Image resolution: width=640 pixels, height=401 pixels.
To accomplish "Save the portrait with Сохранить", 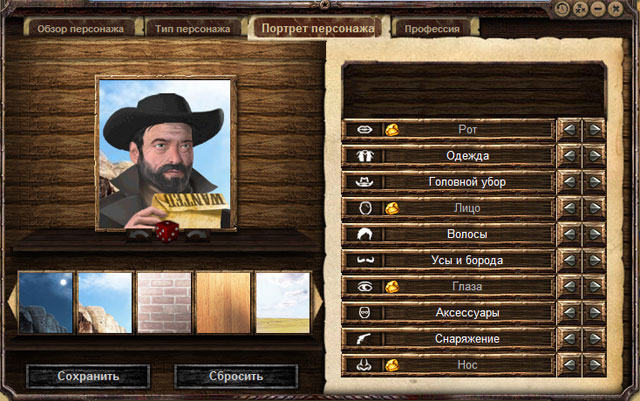I will click(x=88, y=377).
